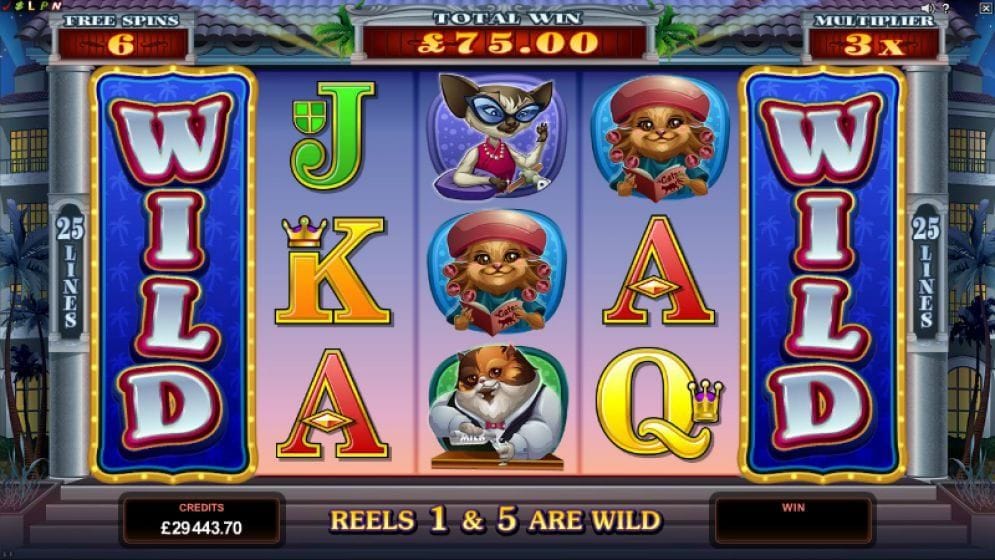The width and height of the screenshot is (995, 560).
Task: Open help with the question mark icon
Action: click(945, 8)
